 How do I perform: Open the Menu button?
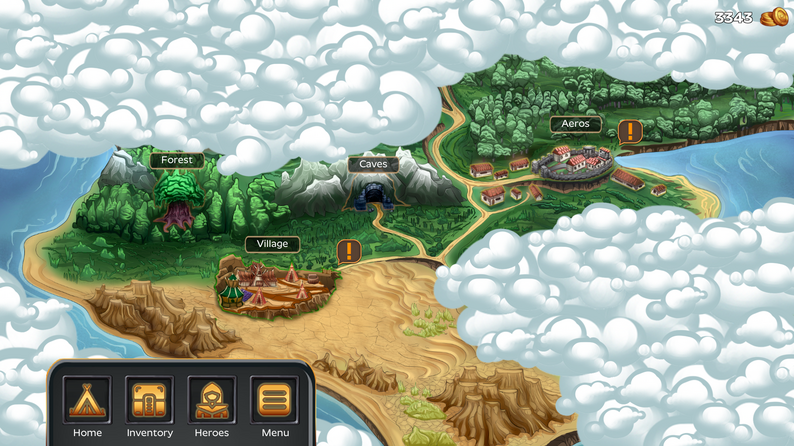click(274, 400)
